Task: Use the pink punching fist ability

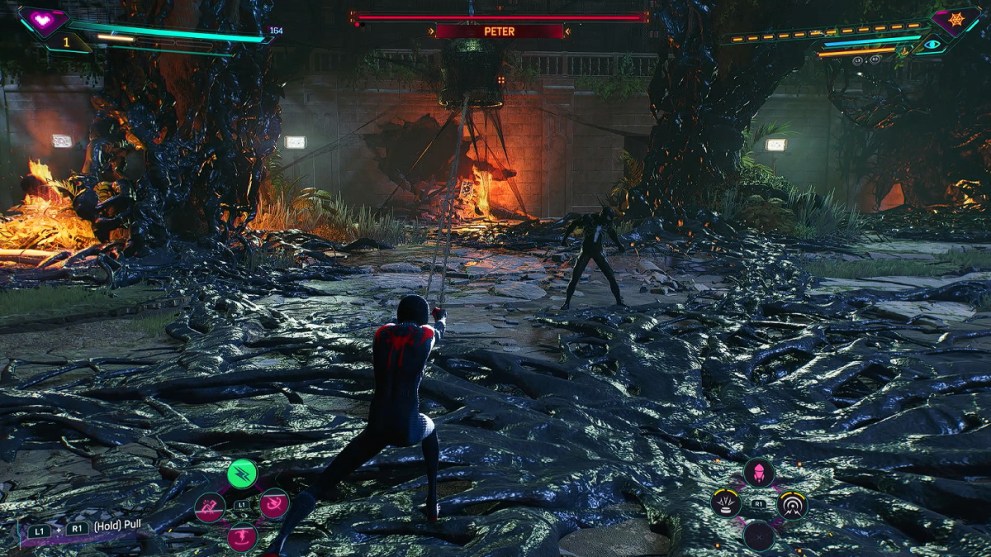Action: point(209,506)
